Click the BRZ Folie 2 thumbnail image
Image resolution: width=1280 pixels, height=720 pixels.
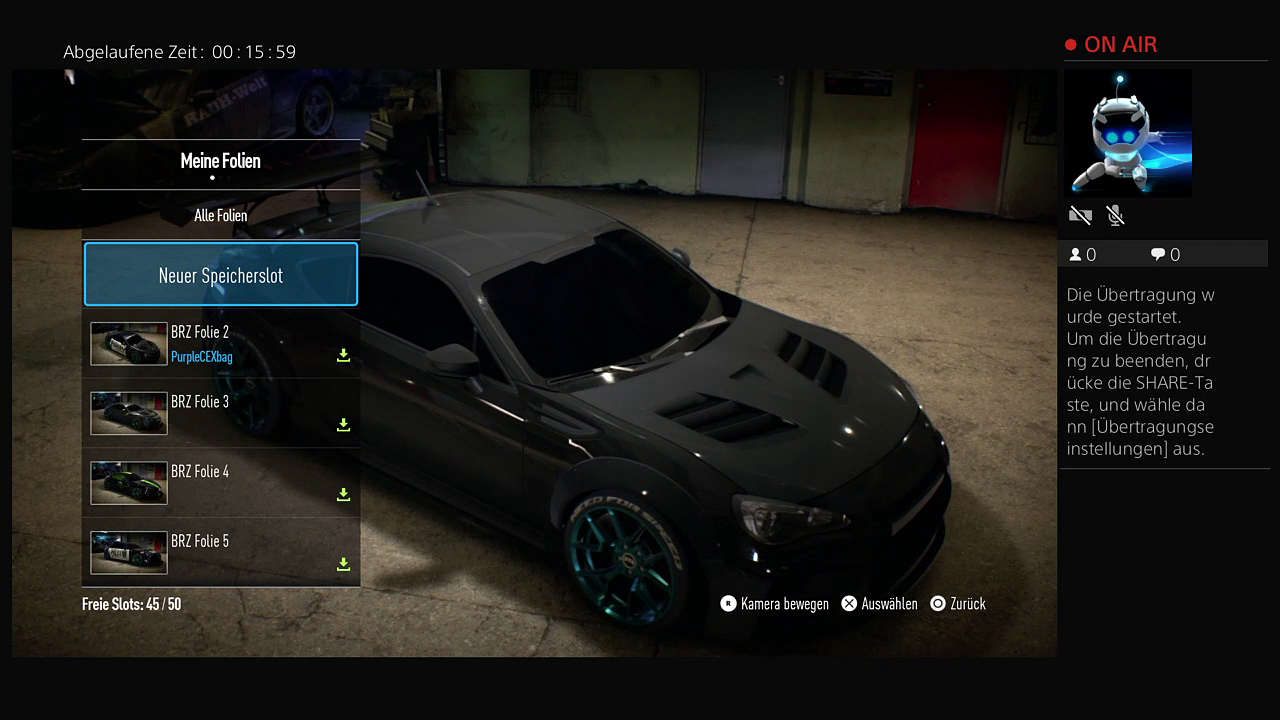129,344
